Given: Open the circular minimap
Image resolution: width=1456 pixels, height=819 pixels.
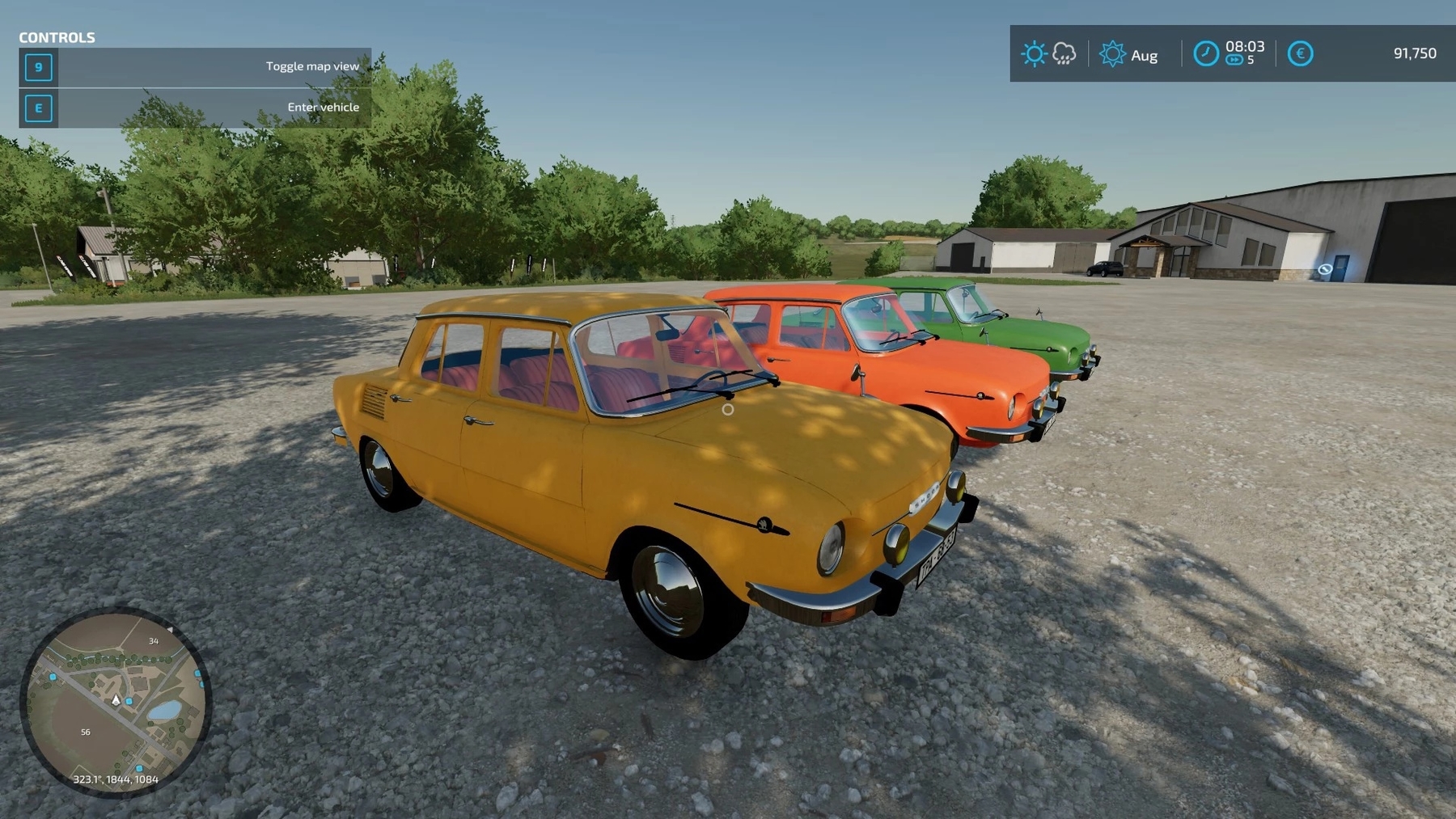Looking at the screenshot, I should 115,702.
